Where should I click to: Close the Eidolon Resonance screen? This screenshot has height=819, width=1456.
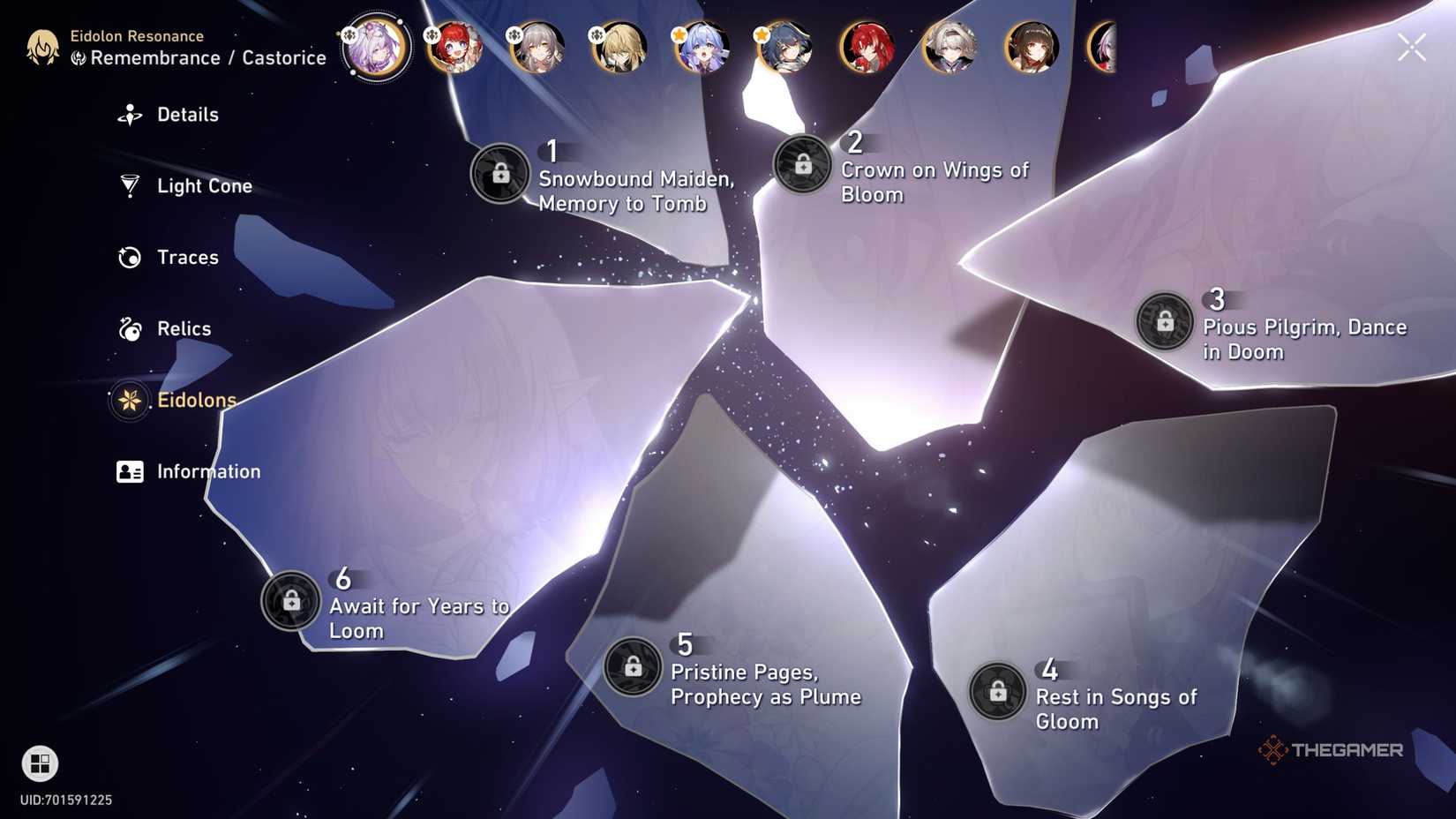click(1411, 47)
